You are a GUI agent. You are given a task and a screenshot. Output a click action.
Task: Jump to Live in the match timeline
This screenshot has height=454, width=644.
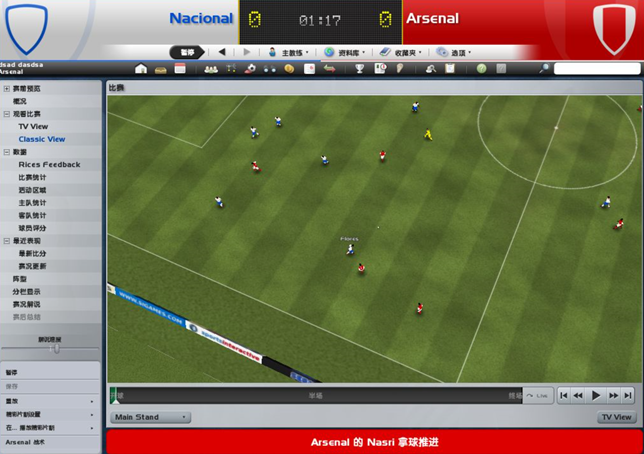click(539, 396)
